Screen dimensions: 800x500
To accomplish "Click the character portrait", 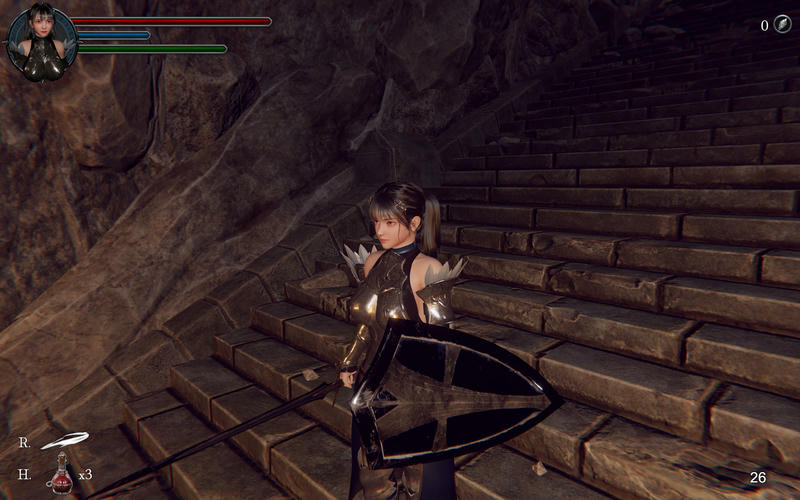I will click(x=41, y=42).
